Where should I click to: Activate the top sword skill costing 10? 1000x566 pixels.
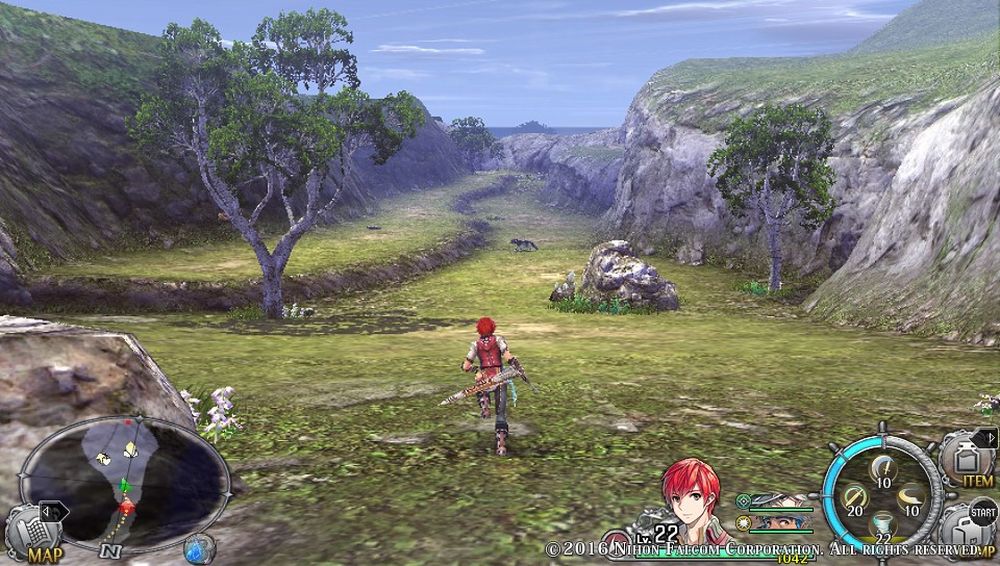click(882, 468)
